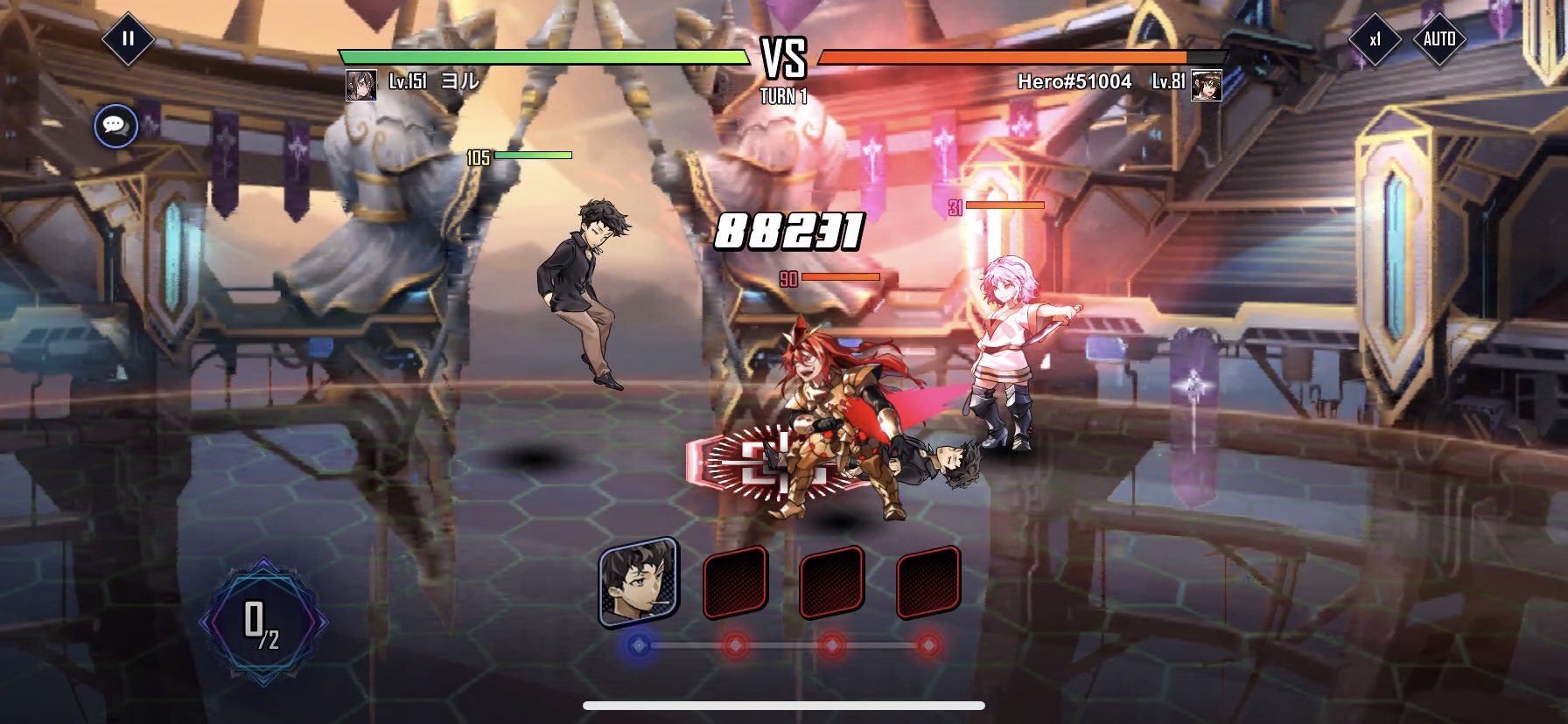
Task: Select the dark-haired hero portrait card
Action: [x=638, y=581]
